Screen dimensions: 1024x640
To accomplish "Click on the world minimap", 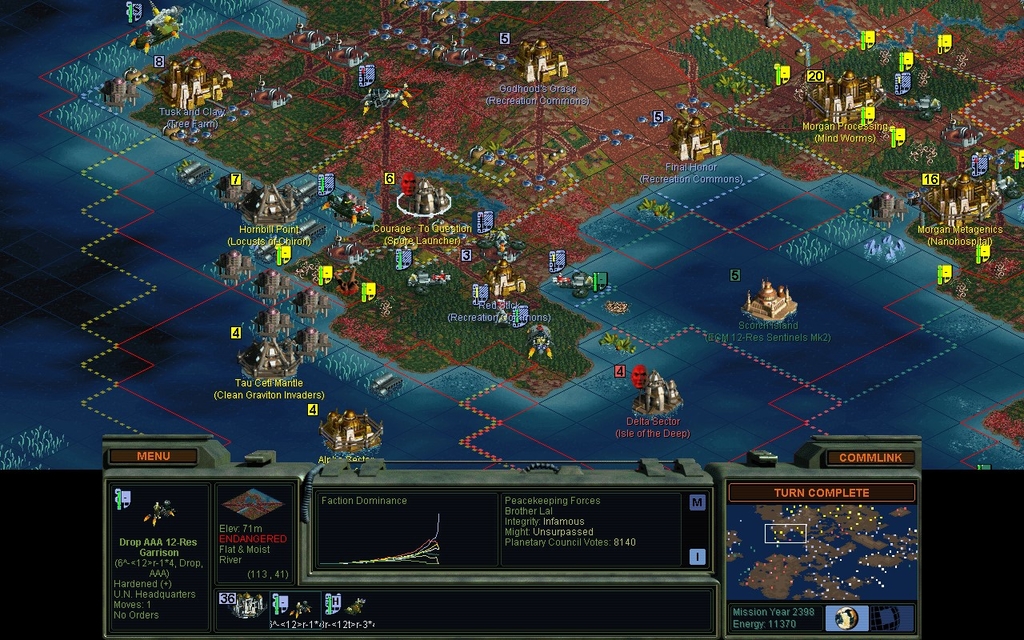I will (821, 551).
